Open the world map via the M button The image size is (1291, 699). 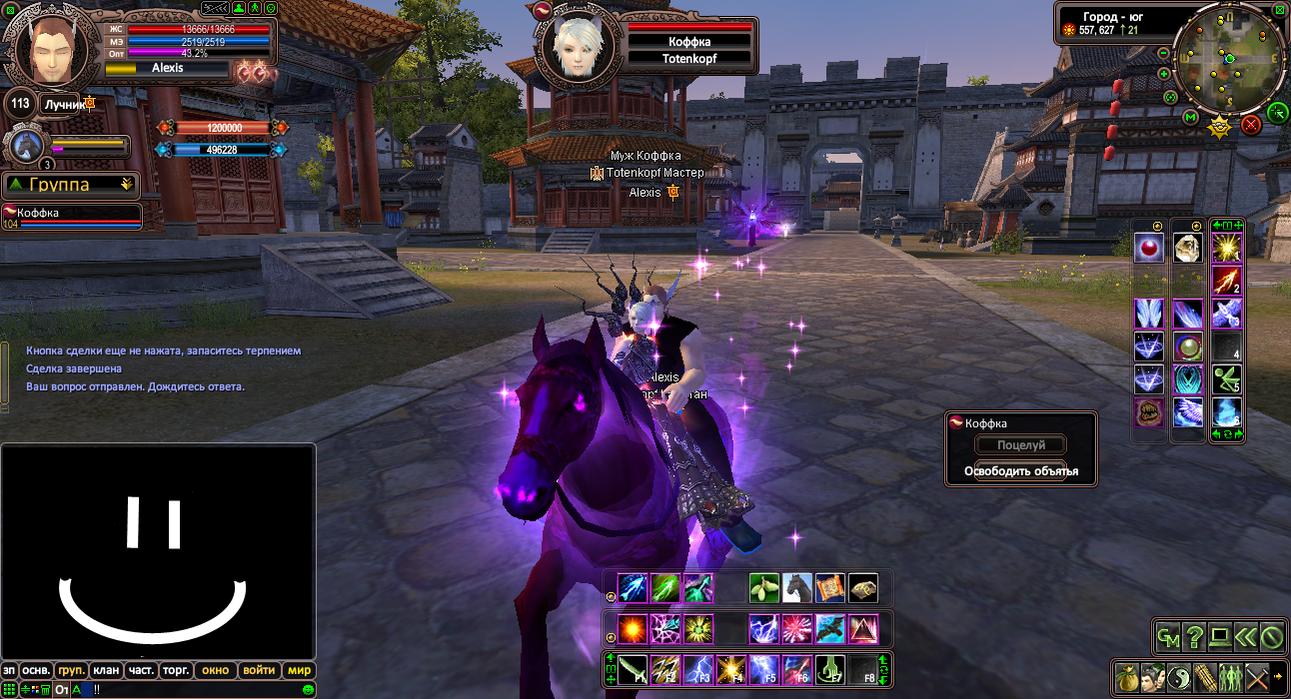(1191, 117)
